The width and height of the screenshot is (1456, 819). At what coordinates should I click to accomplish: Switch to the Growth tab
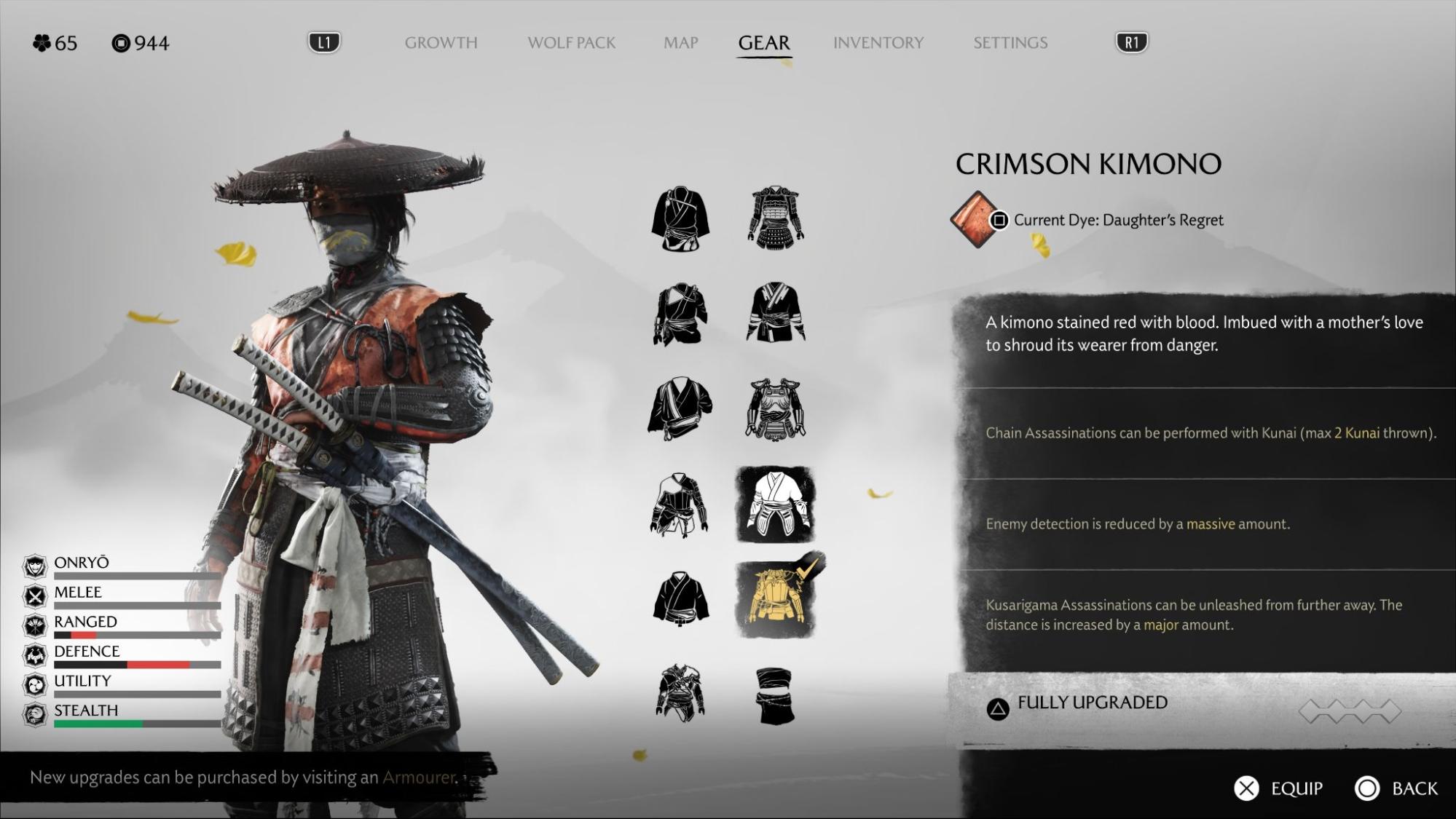(x=441, y=43)
